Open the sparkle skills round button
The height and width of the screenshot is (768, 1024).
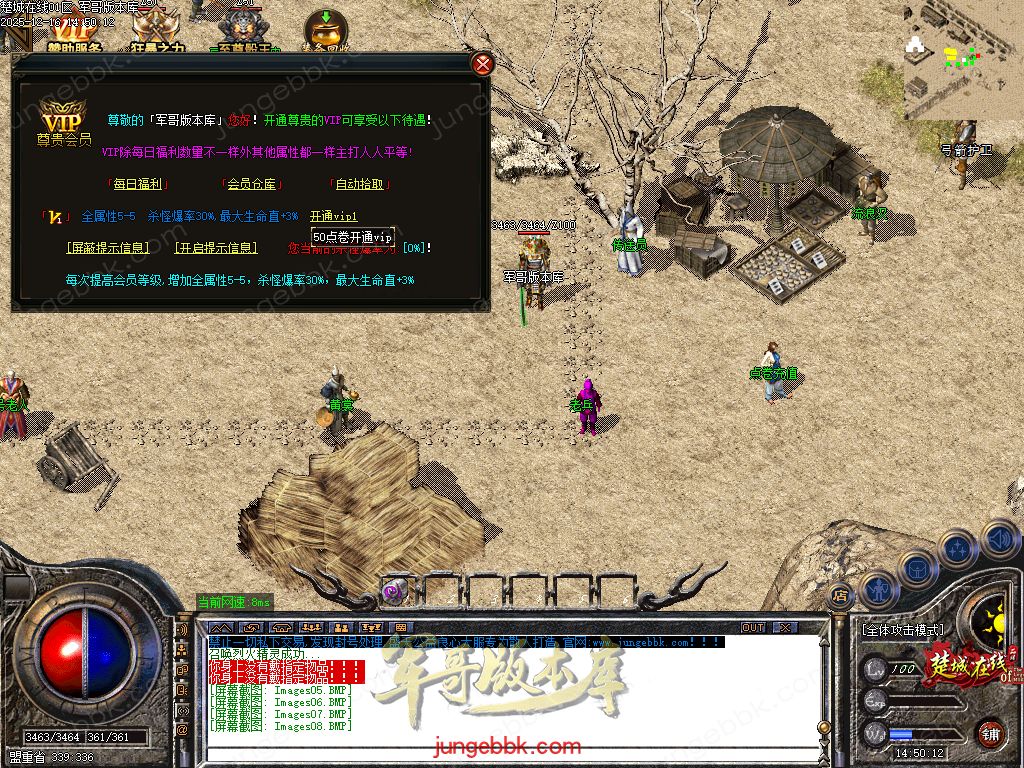(x=957, y=547)
